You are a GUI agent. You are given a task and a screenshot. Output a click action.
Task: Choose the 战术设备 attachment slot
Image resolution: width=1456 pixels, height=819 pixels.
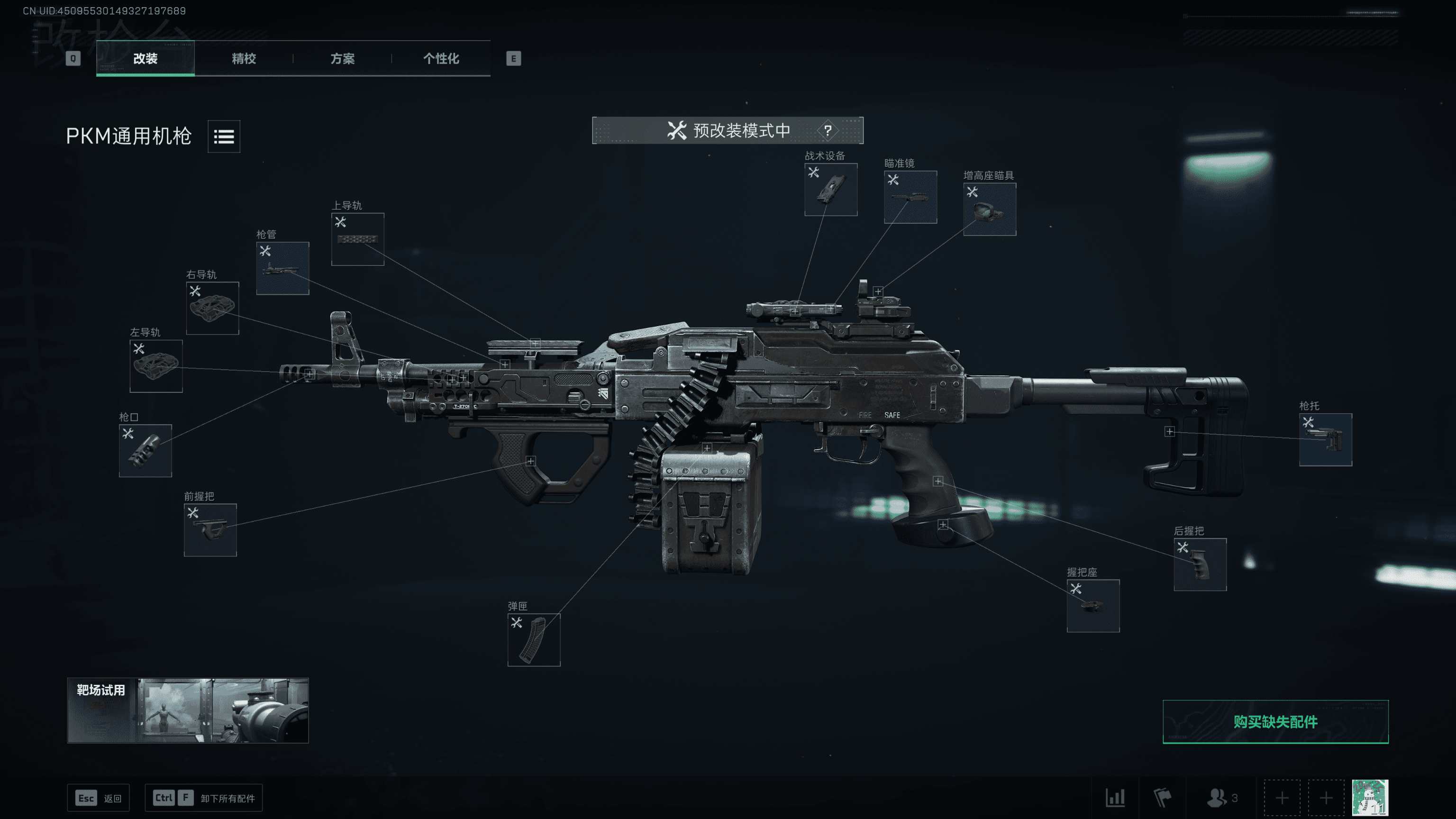tap(831, 190)
